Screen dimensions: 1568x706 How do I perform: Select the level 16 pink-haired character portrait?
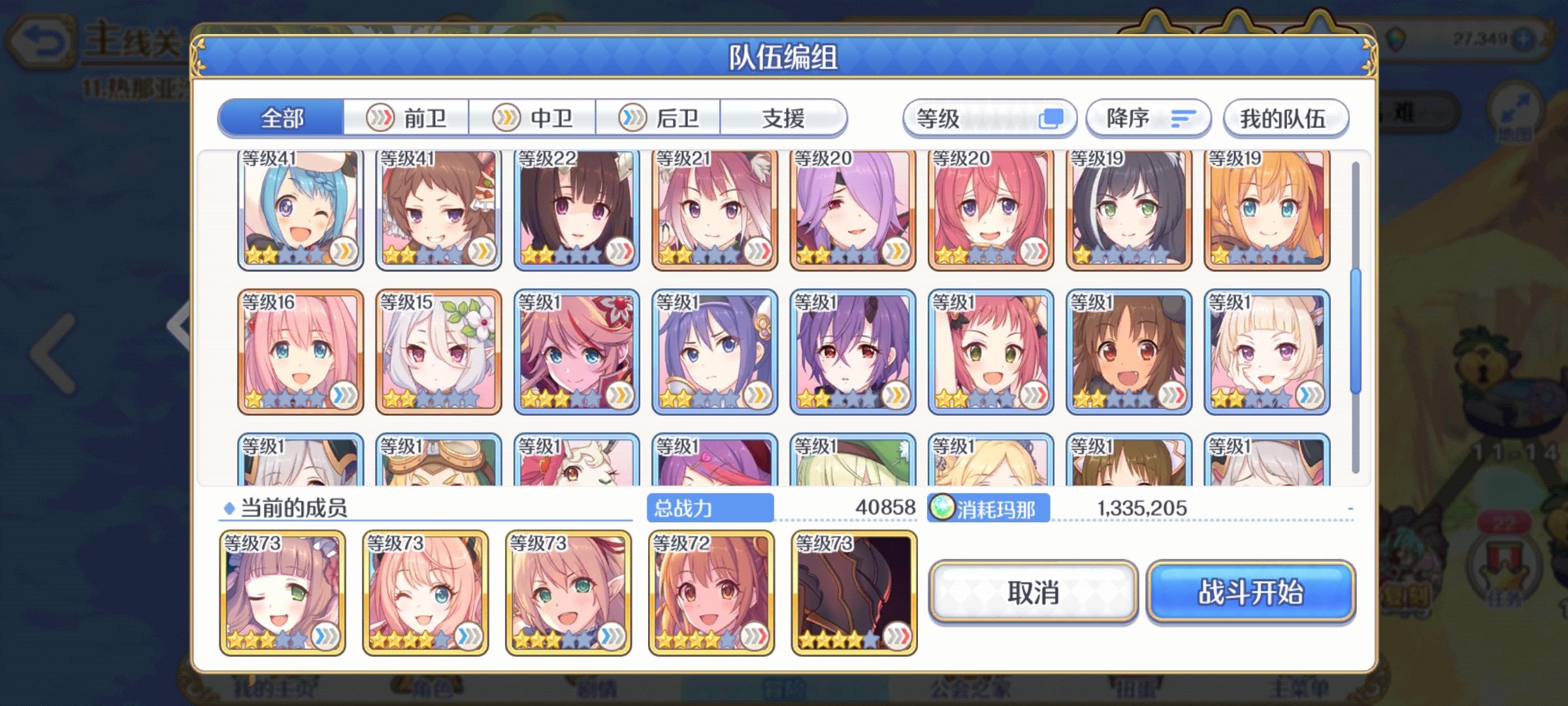pyautogui.click(x=297, y=350)
